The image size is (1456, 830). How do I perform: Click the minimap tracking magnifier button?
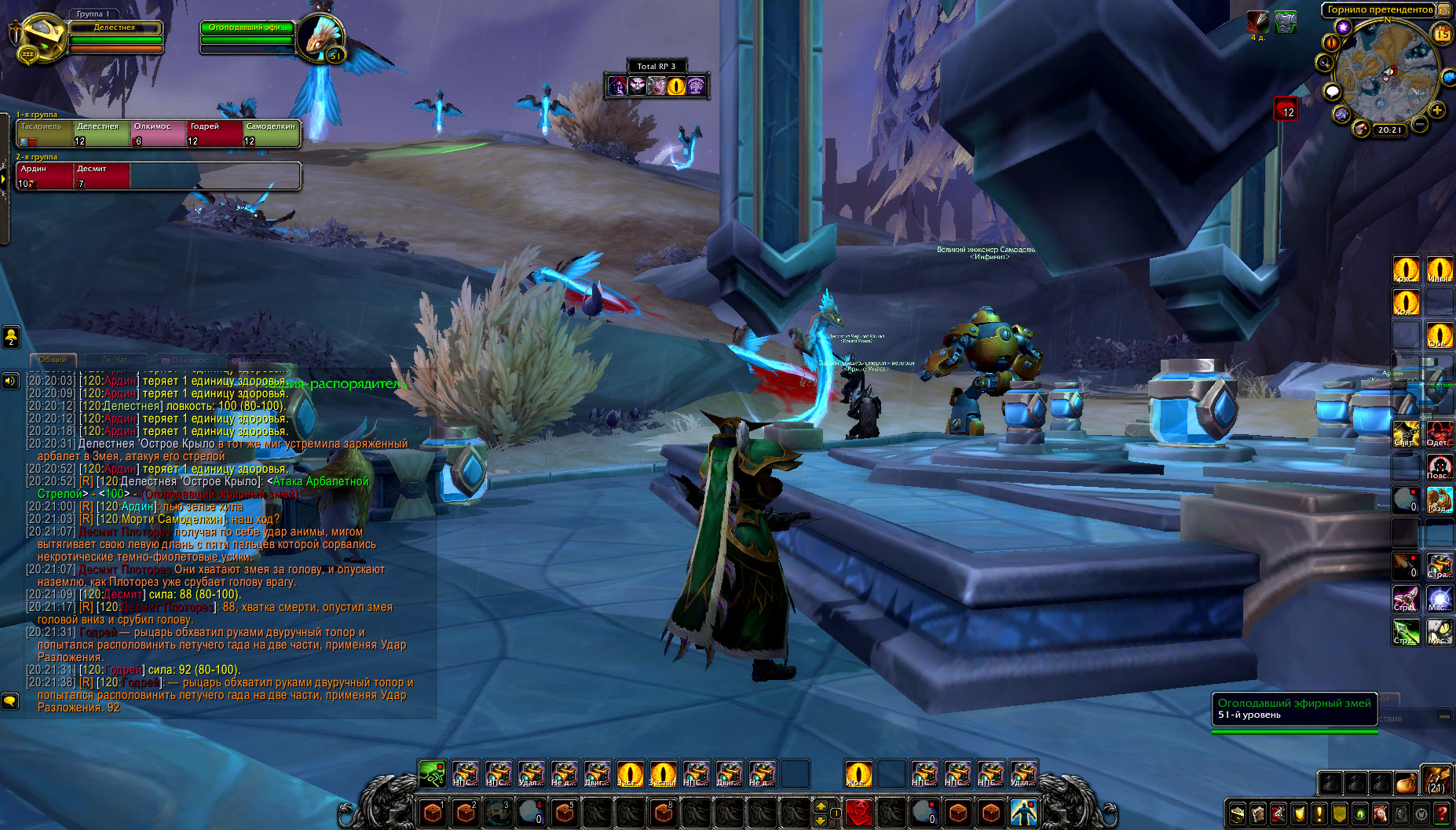tap(1325, 63)
